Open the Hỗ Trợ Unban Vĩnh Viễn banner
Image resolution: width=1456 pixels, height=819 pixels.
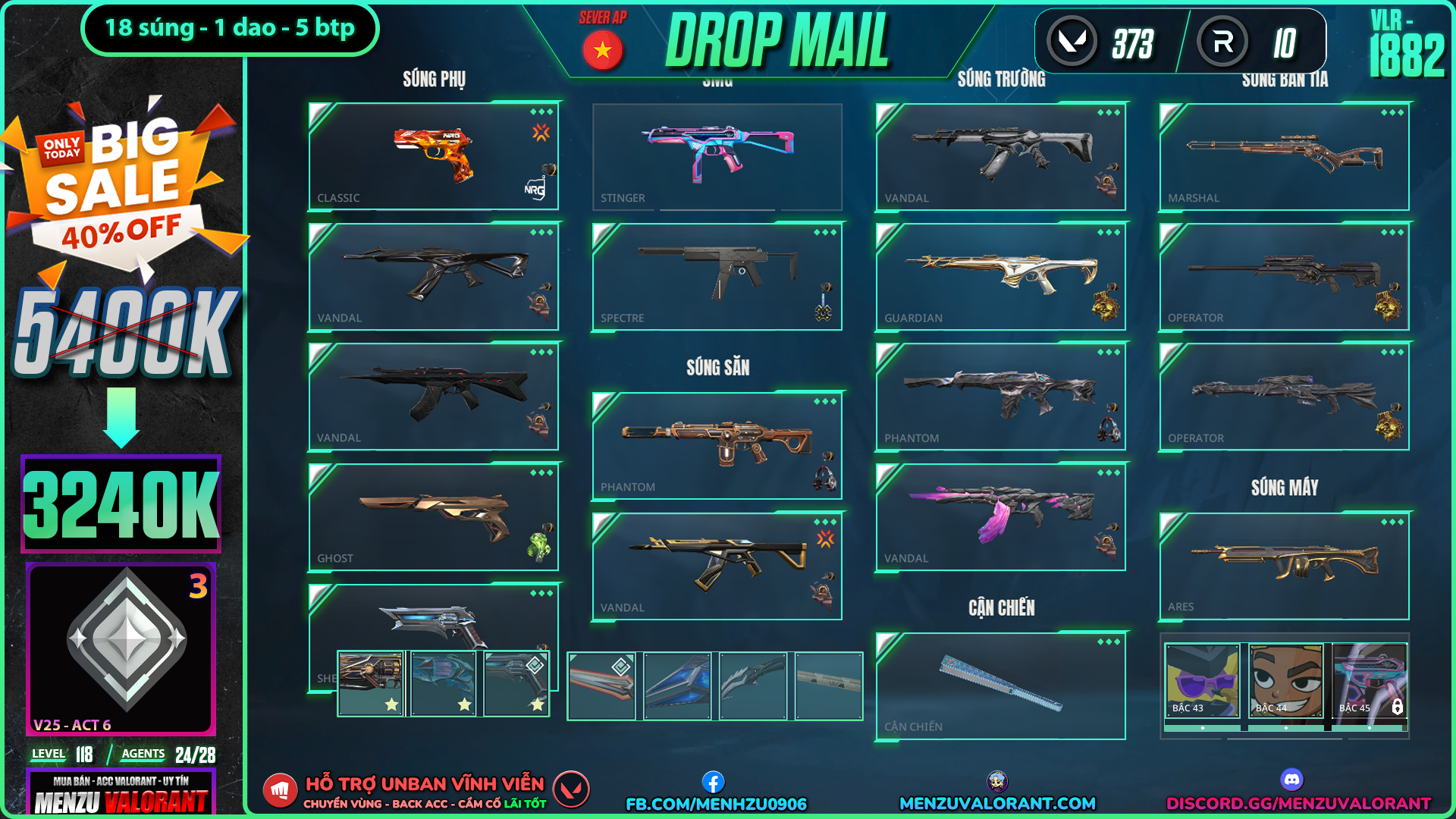coord(425,791)
